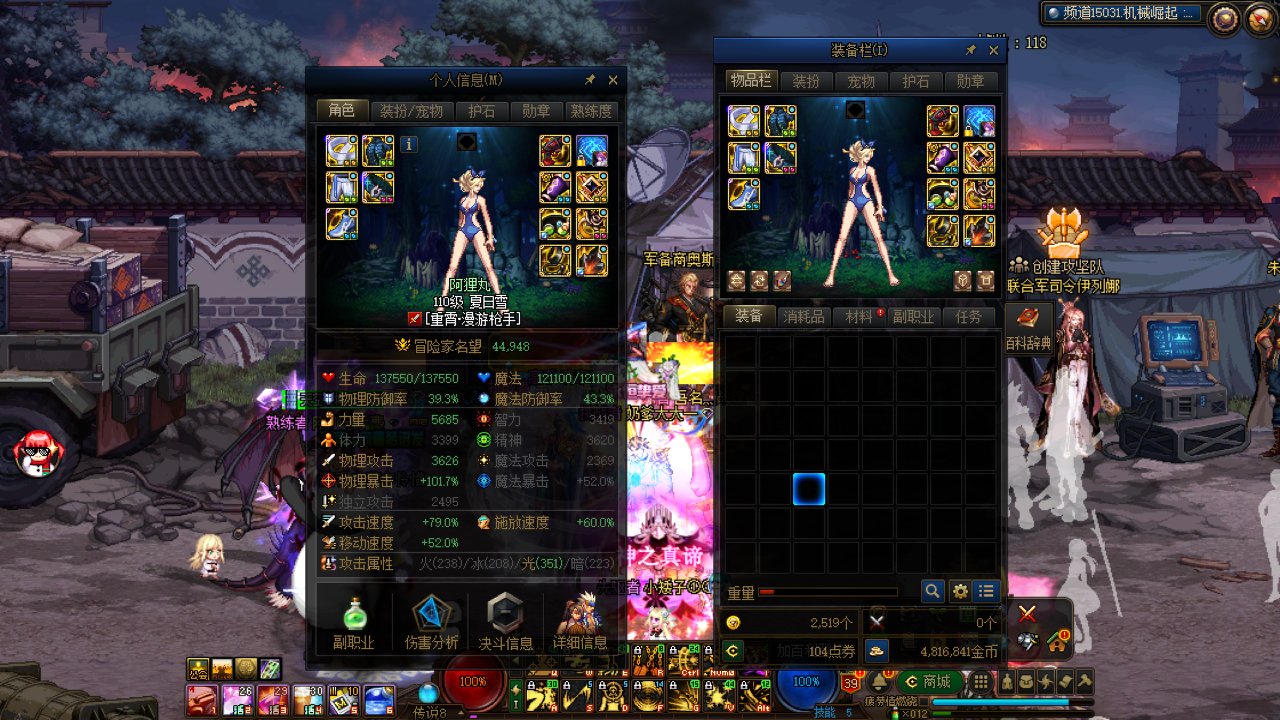Open 伤害分析 damage analysis
1280x720 pixels.
coord(432,622)
